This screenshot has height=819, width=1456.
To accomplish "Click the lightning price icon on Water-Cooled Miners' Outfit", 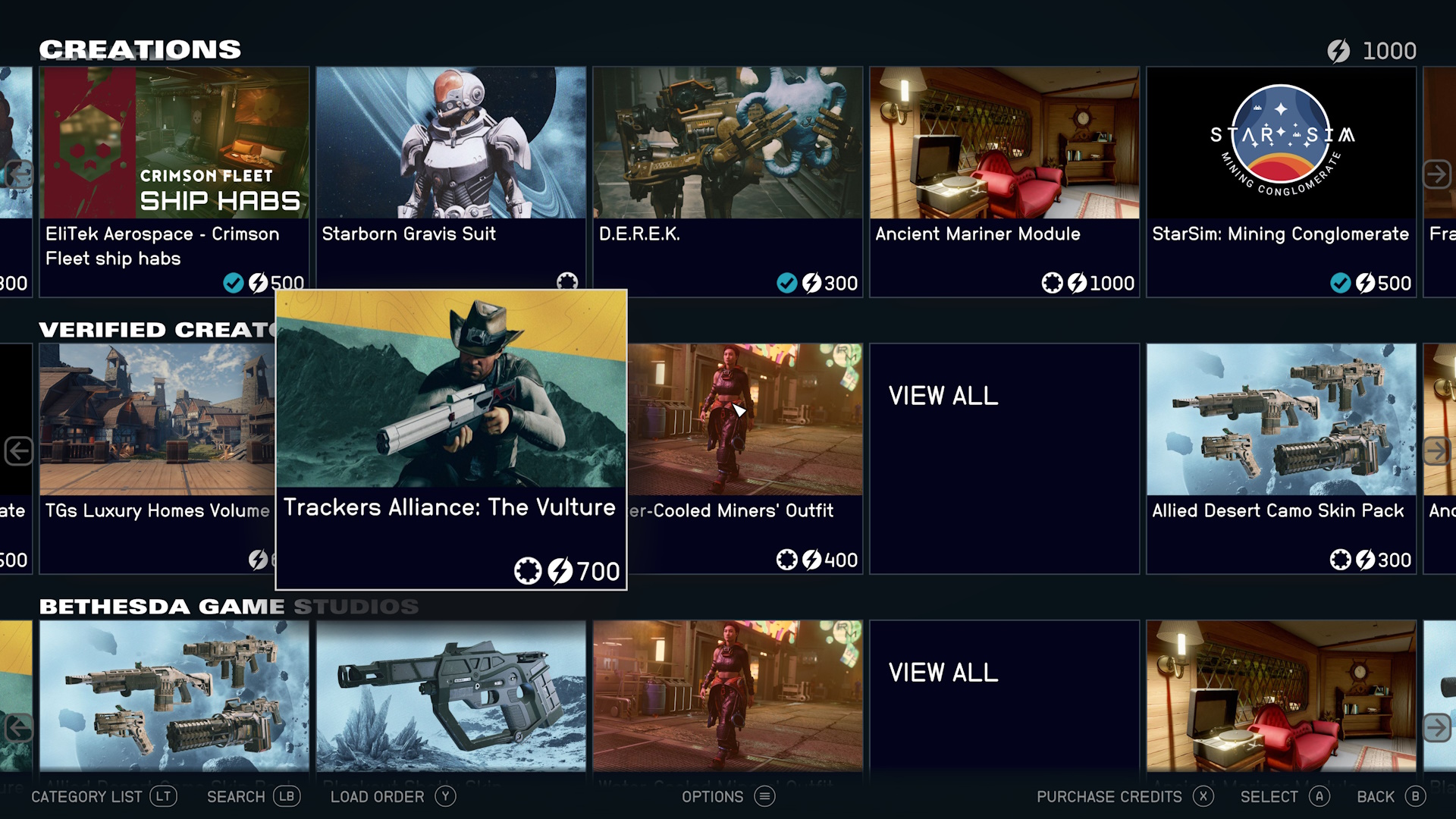I will pyautogui.click(x=811, y=560).
